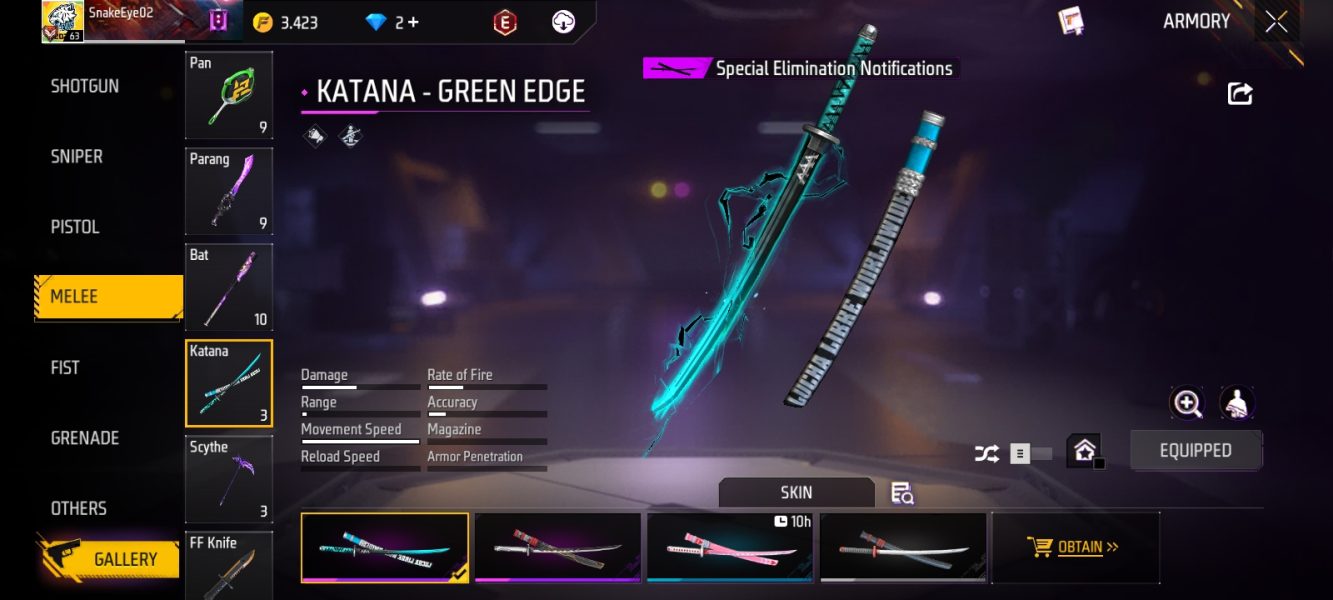Open the Others category
The width and height of the screenshot is (1333, 600).
point(79,508)
